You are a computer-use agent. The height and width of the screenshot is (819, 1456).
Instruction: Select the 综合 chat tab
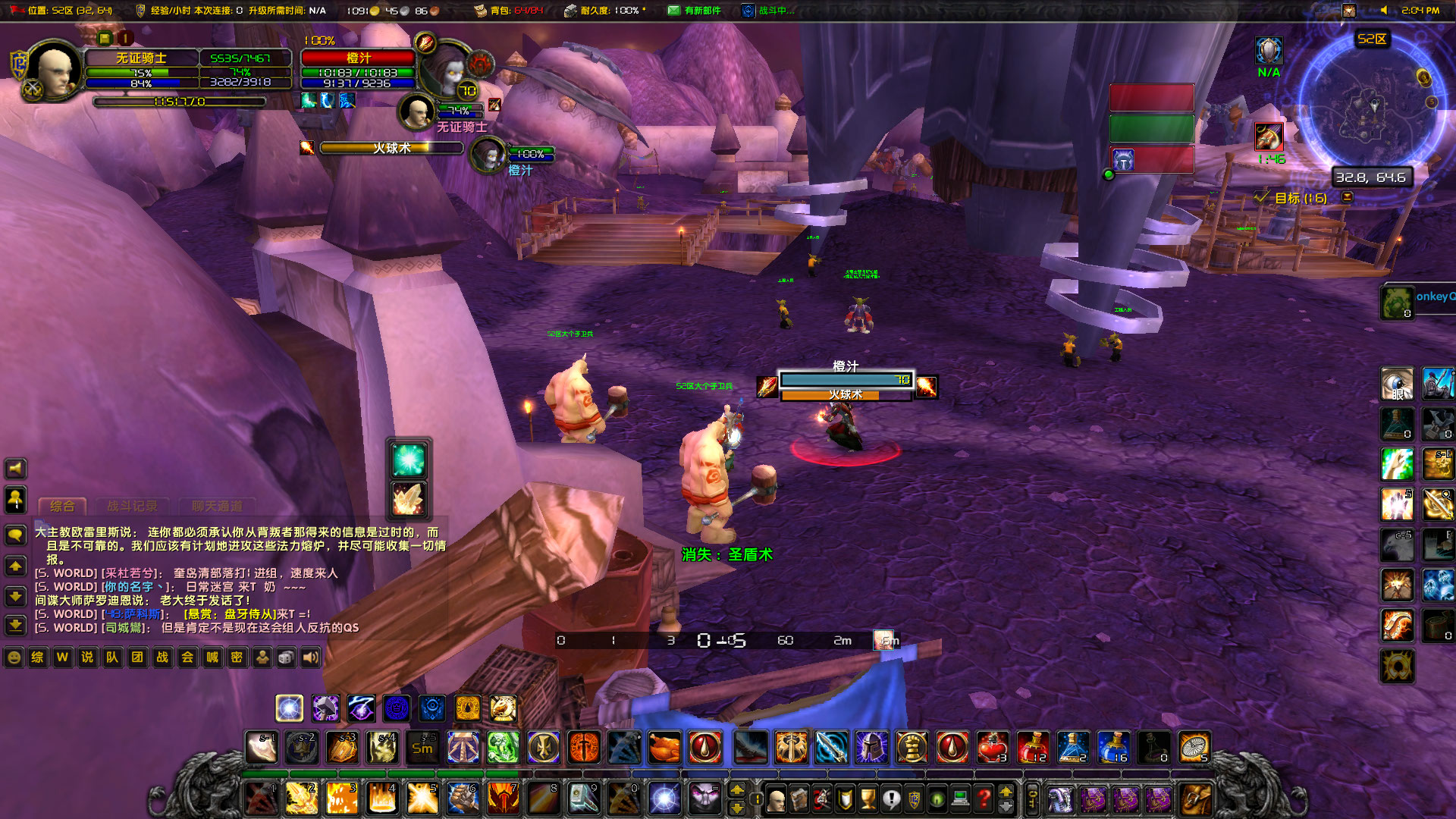[x=62, y=506]
